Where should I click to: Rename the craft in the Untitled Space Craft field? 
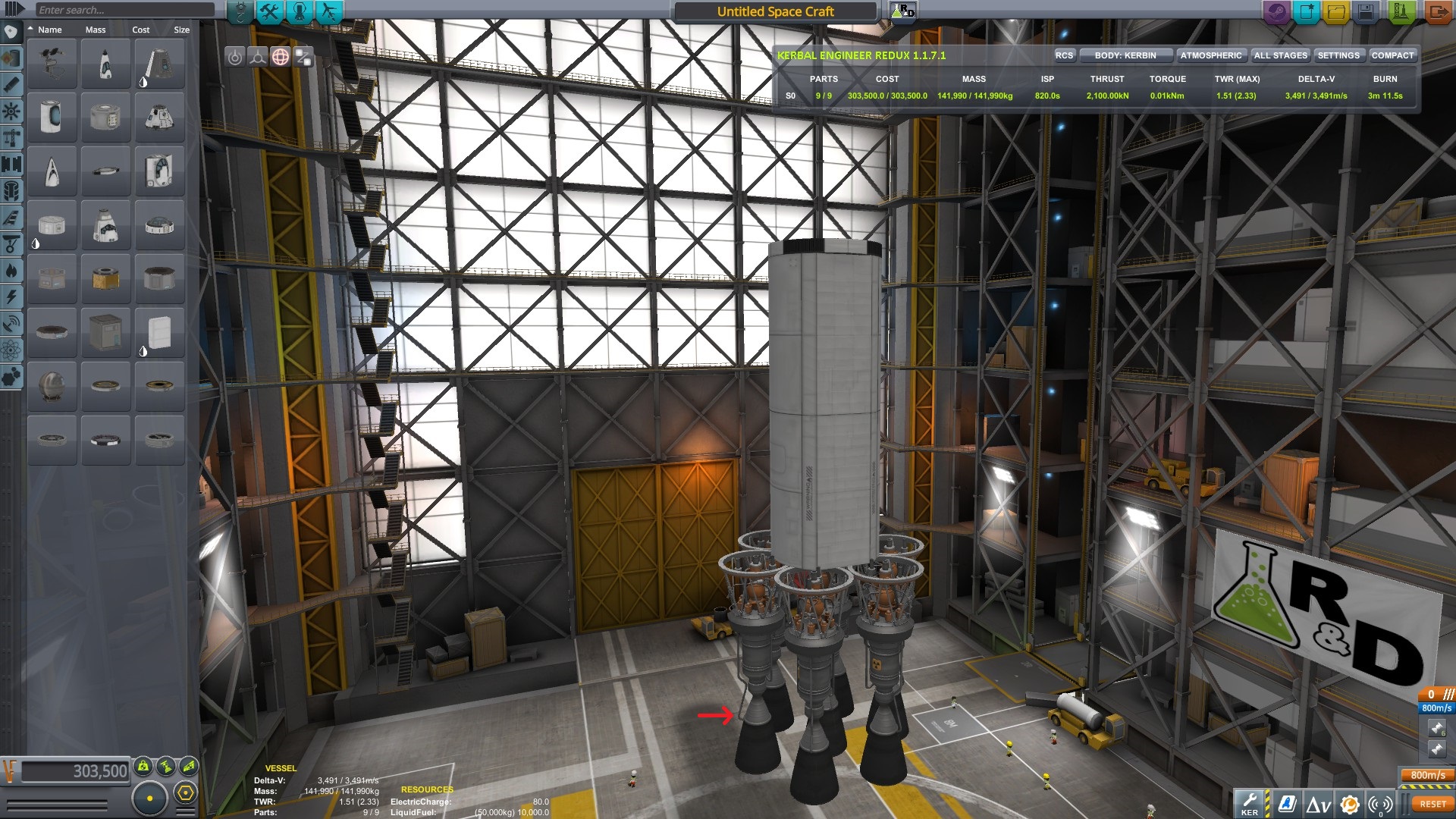point(773,11)
